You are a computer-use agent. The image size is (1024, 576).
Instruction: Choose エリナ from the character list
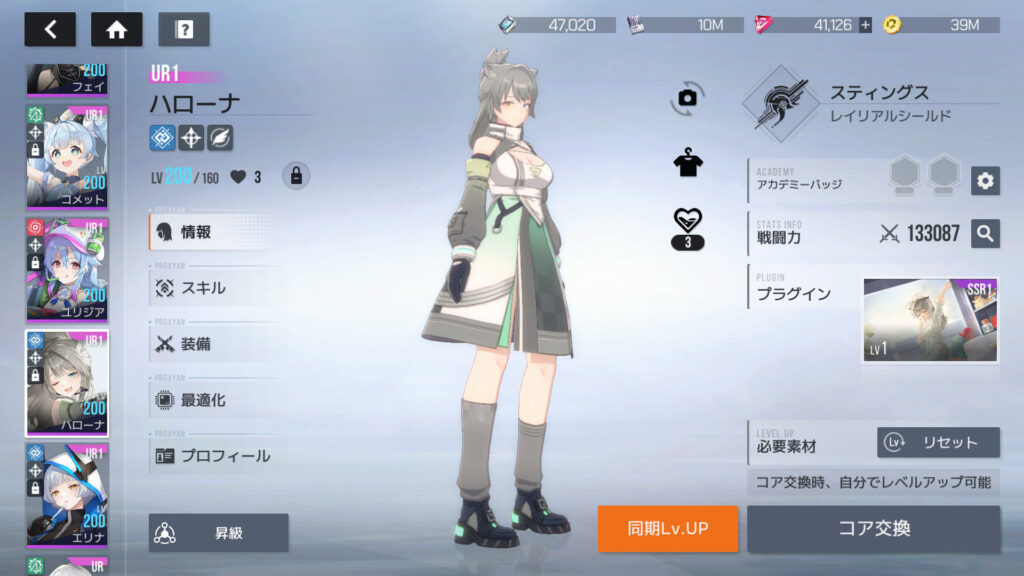click(67, 494)
